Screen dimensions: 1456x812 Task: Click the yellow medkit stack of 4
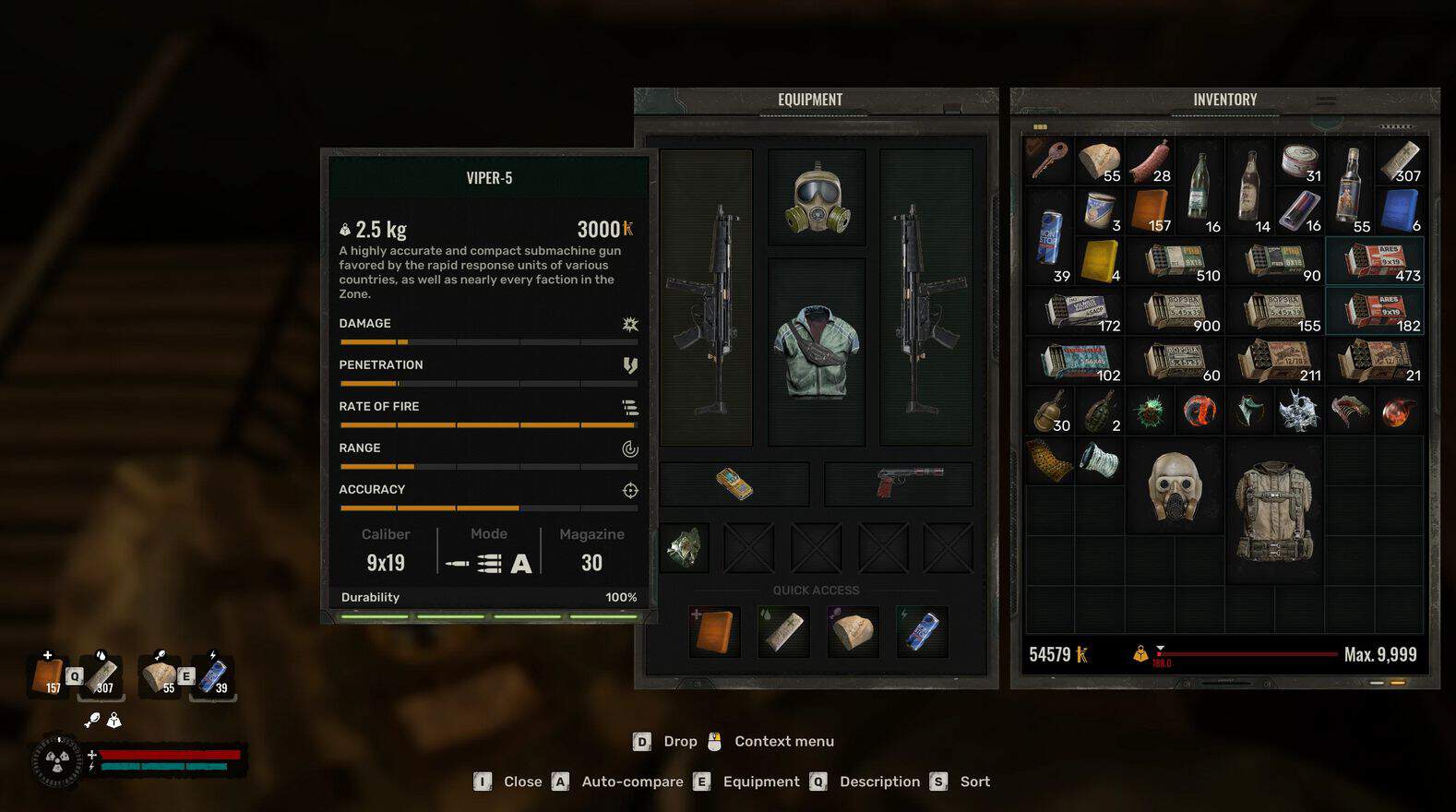tap(1100, 261)
